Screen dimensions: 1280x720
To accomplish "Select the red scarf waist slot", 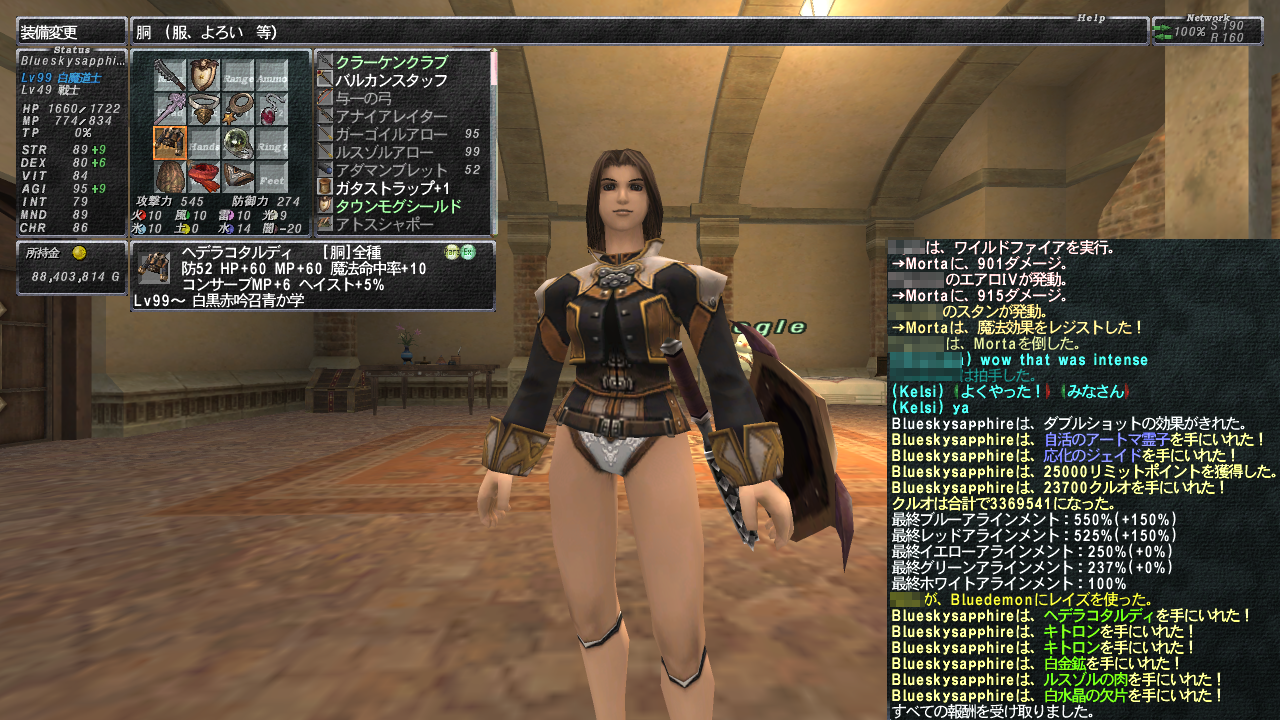I will point(204,176).
